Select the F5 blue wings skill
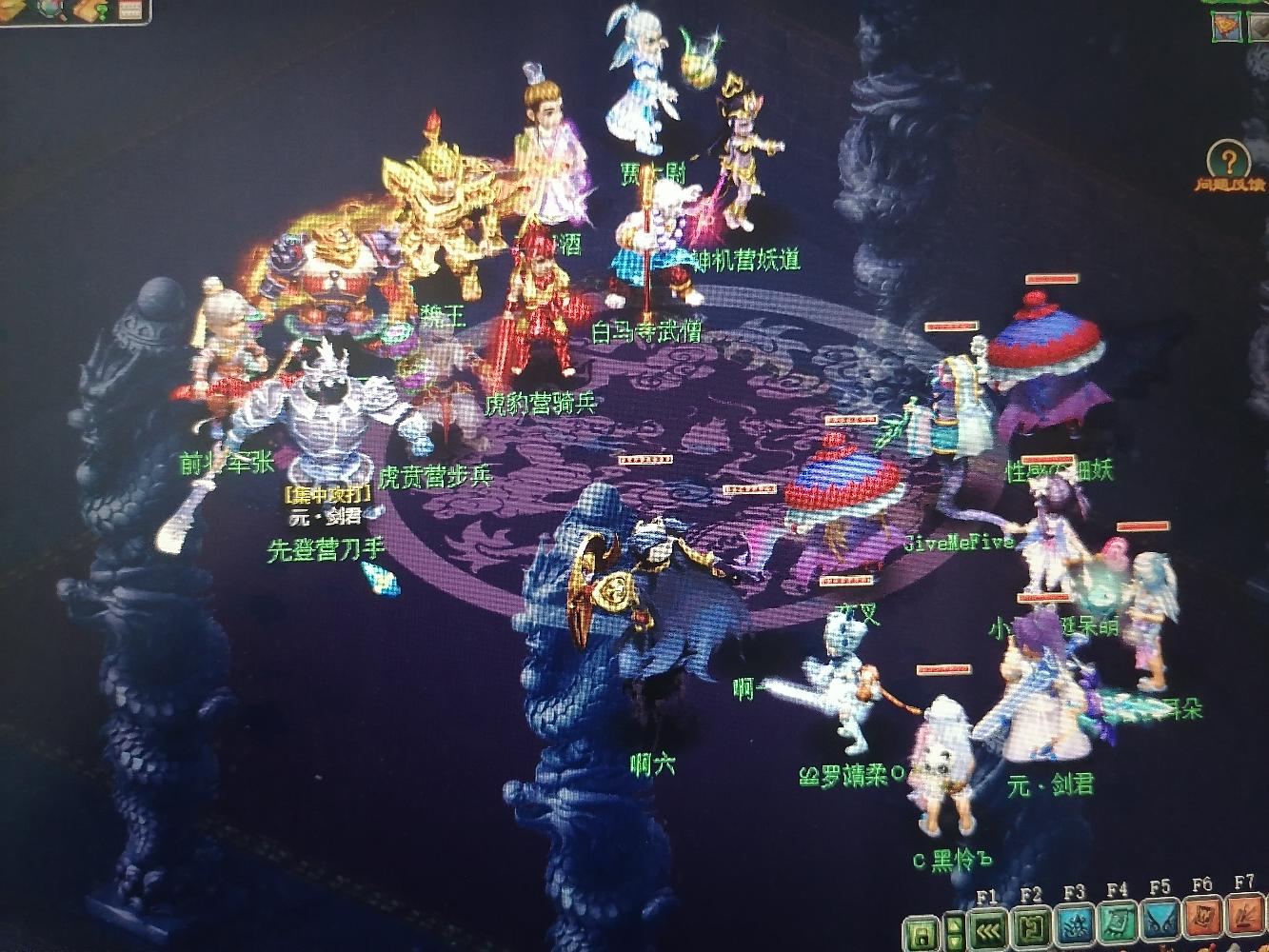 [x=1160, y=925]
